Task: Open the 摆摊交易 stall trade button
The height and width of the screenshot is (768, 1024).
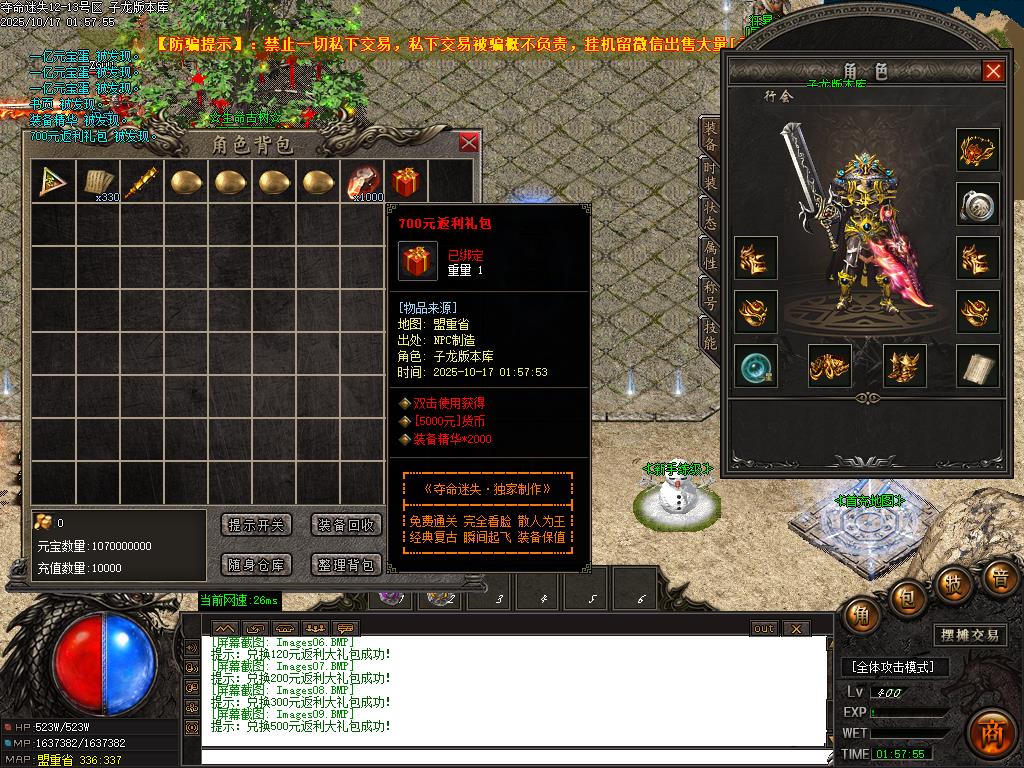Action: point(970,635)
